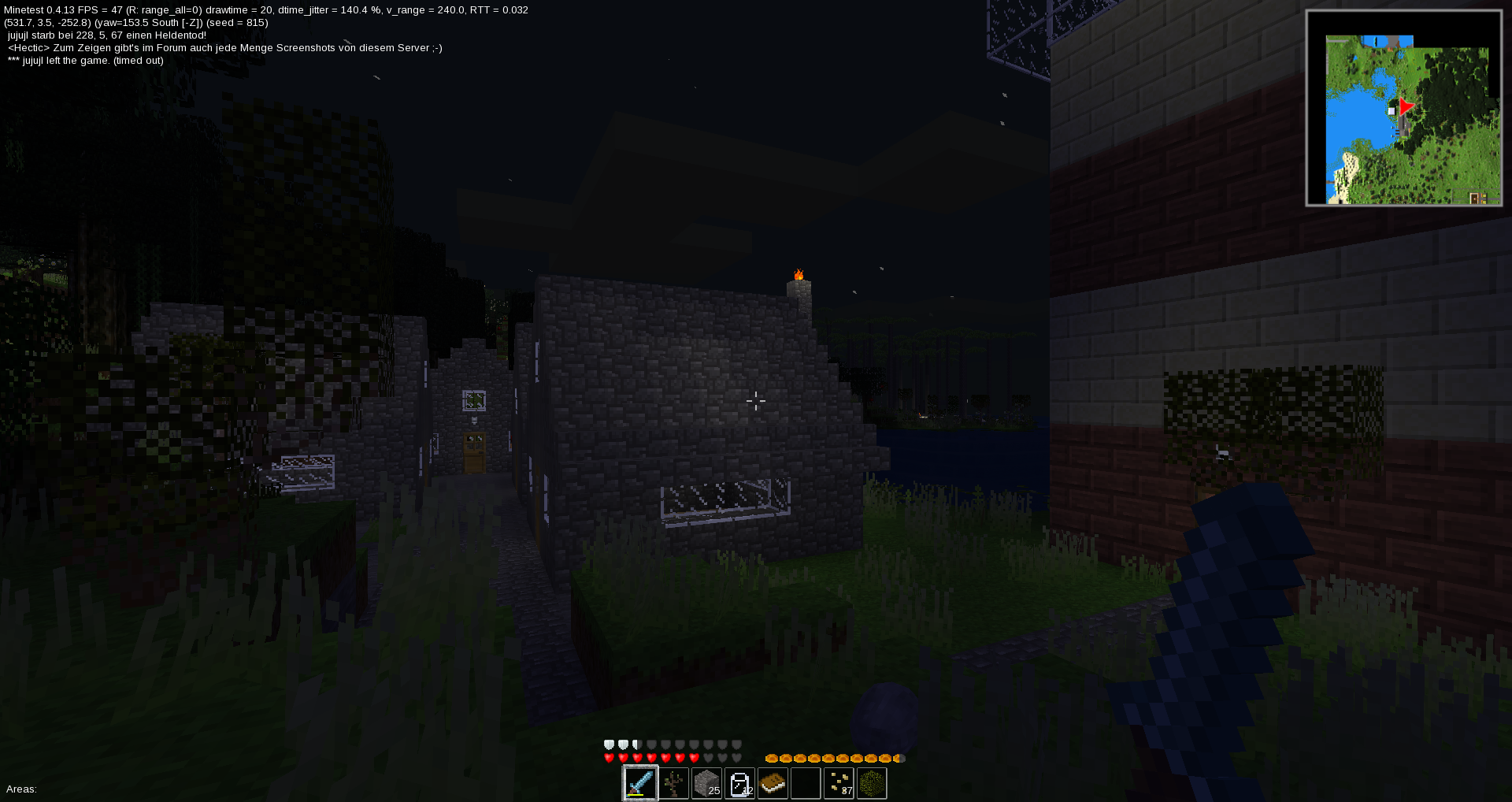Select the leaves block in the last hotbar slot
The image size is (1512, 802).
click(873, 784)
